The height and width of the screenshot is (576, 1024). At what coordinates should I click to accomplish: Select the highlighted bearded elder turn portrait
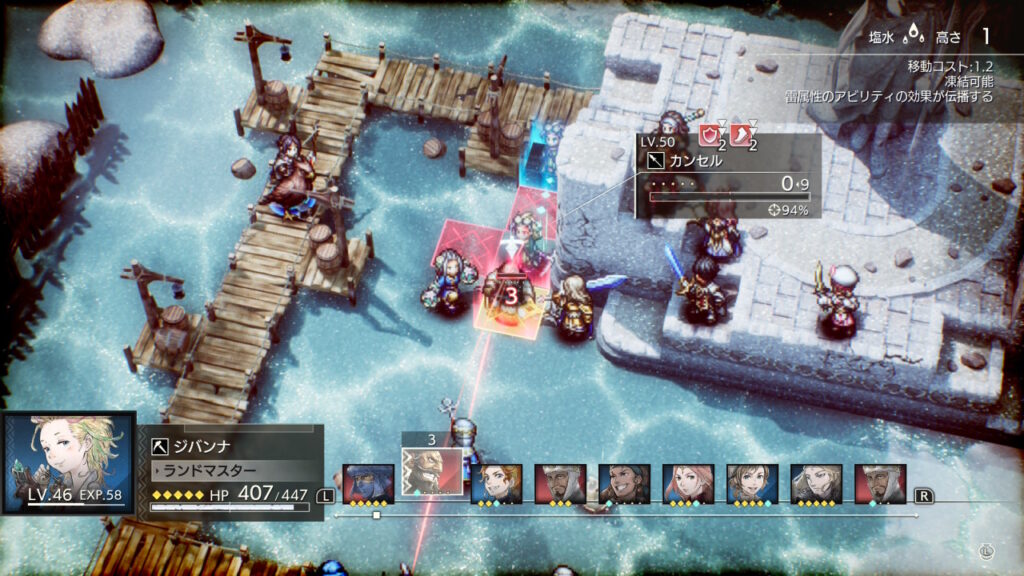coord(432,470)
